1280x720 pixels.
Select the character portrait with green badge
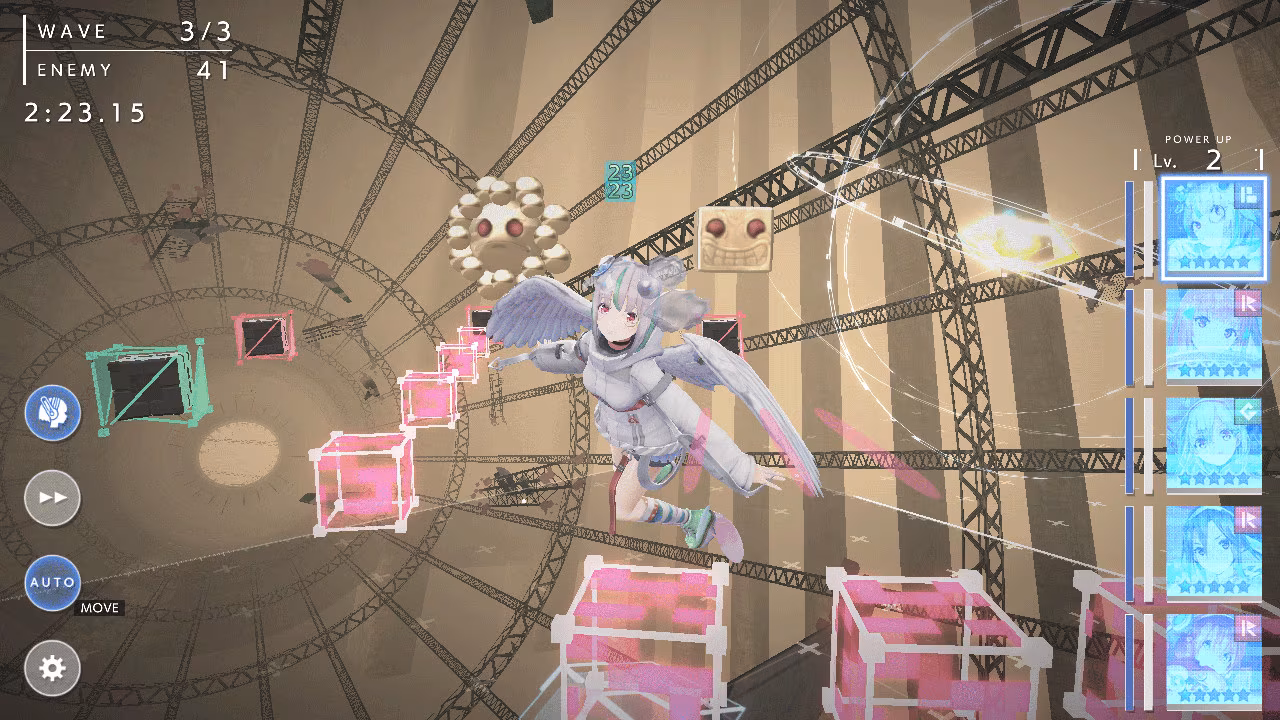1214,444
